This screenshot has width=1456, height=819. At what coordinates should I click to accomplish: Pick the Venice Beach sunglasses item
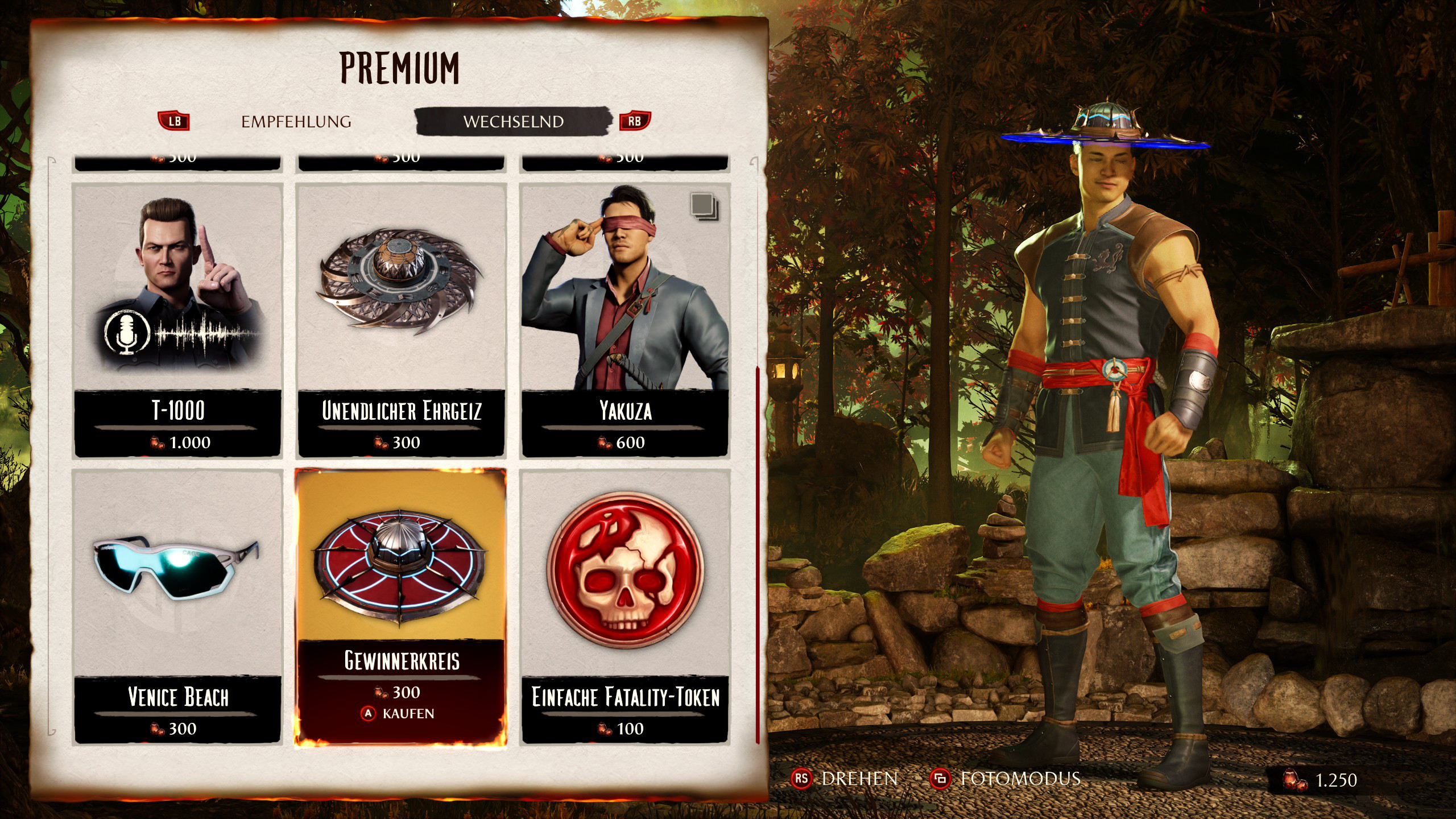177,606
